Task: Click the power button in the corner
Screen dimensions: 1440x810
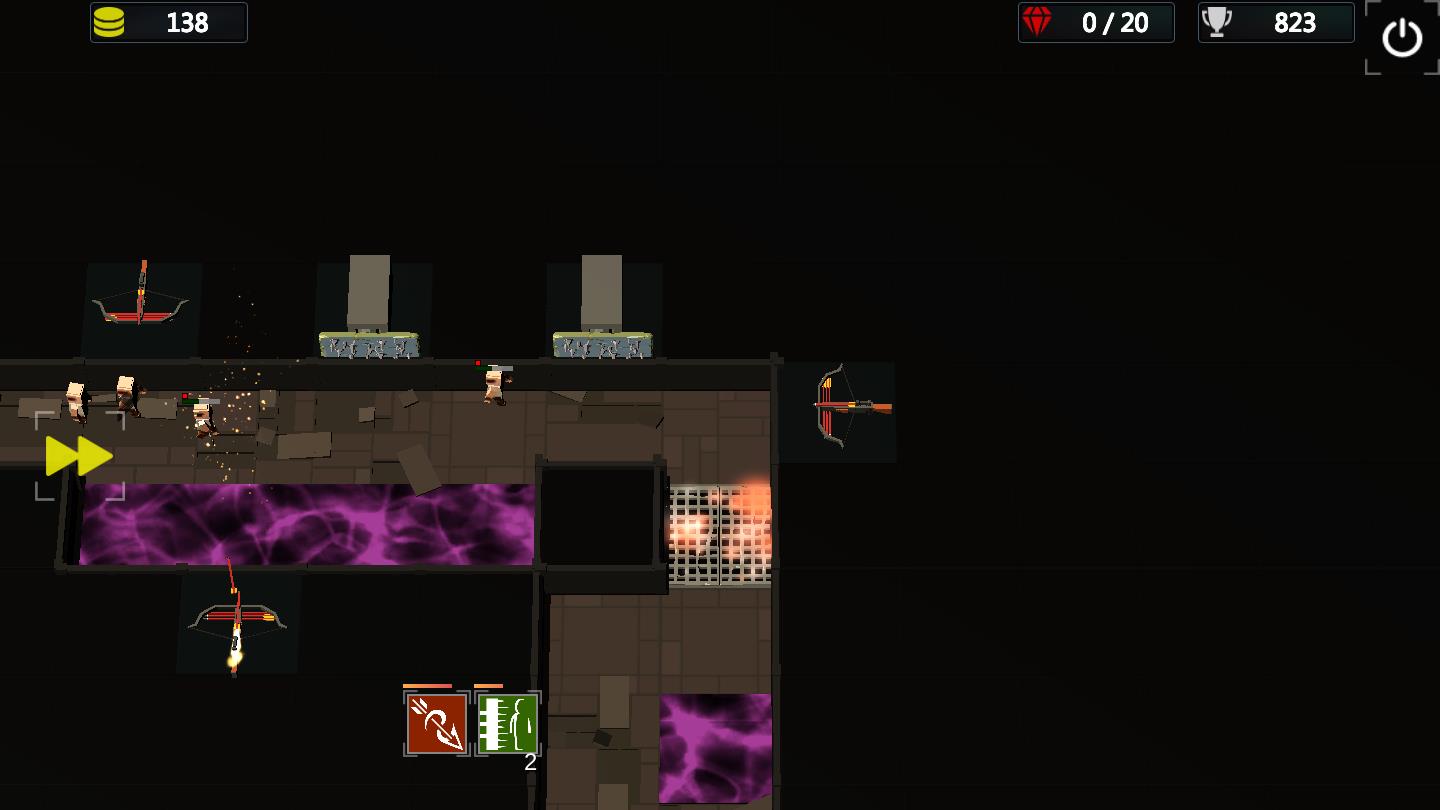Action: pos(1401,38)
